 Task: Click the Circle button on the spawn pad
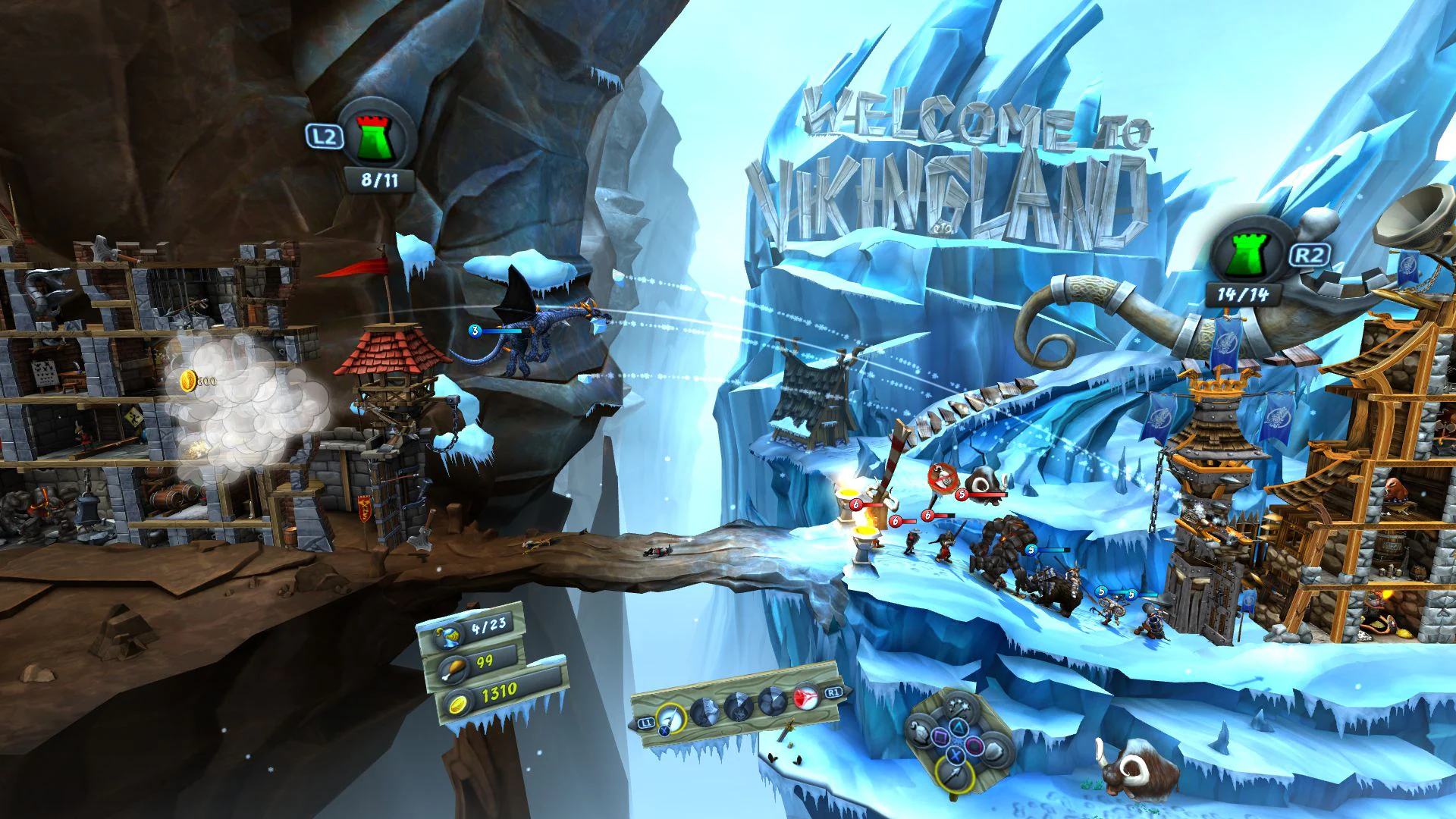click(x=974, y=745)
